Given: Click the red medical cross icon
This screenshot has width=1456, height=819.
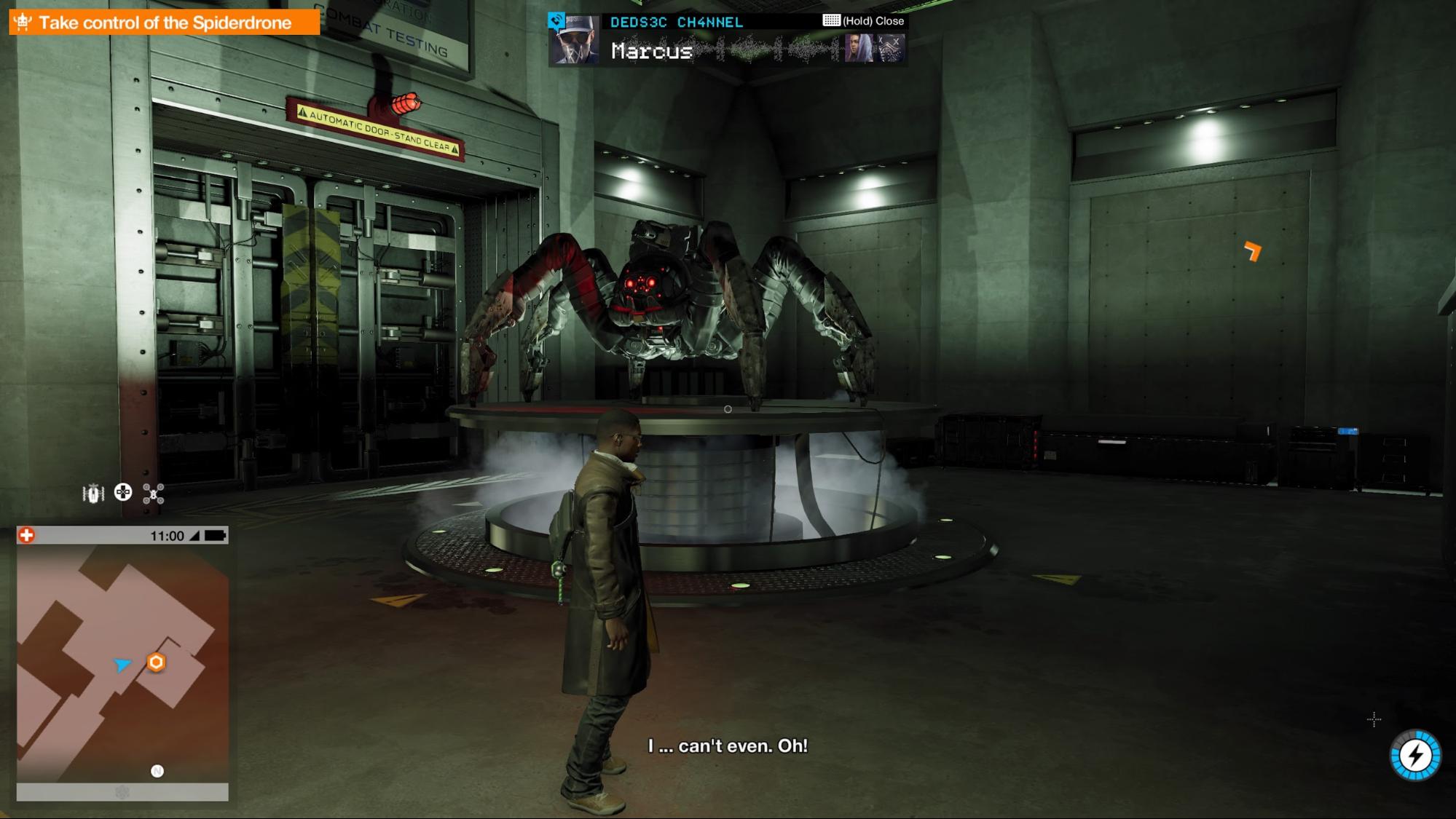Looking at the screenshot, I should point(26,536).
